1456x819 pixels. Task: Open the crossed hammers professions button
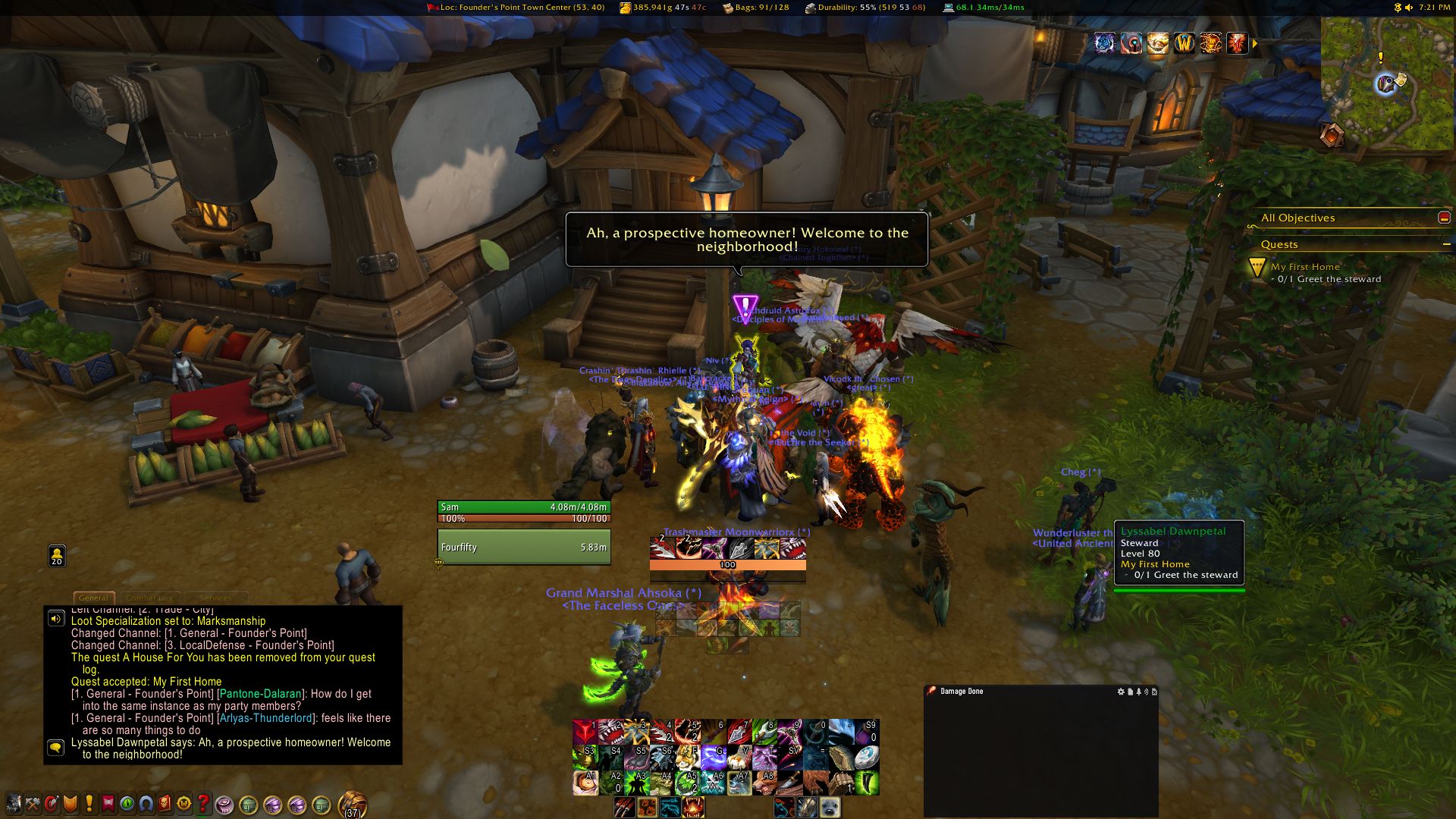tap(33, 803)
